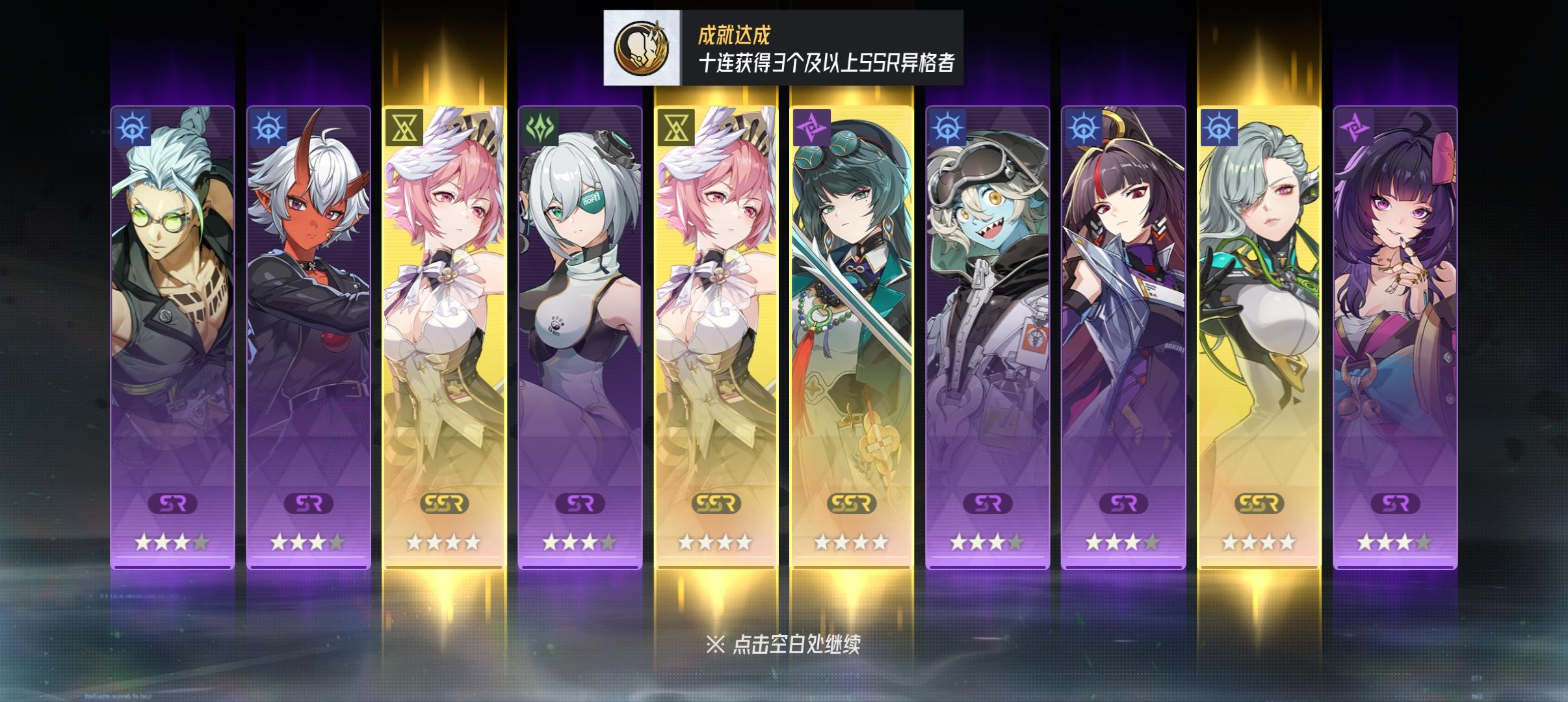Click the green element icon on the eyepatch girl's card

click(538, 128)
